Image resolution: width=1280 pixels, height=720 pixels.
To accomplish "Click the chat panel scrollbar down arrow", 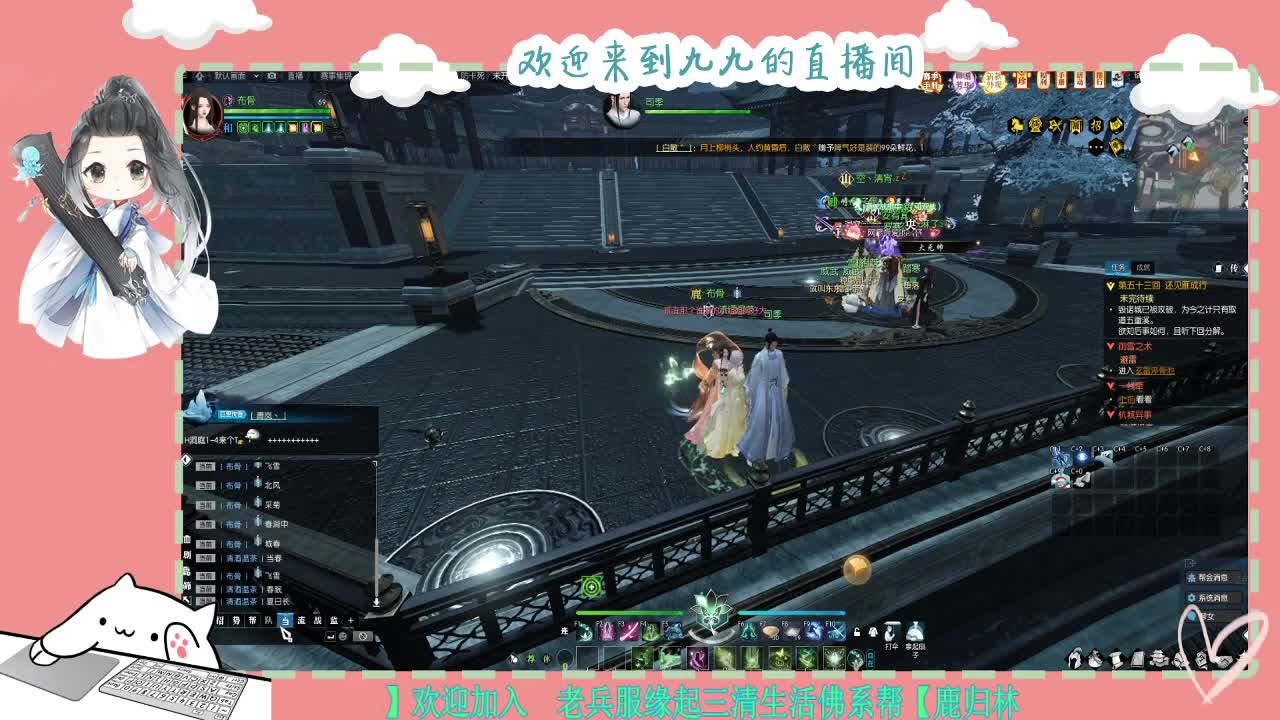I will 376,601.
